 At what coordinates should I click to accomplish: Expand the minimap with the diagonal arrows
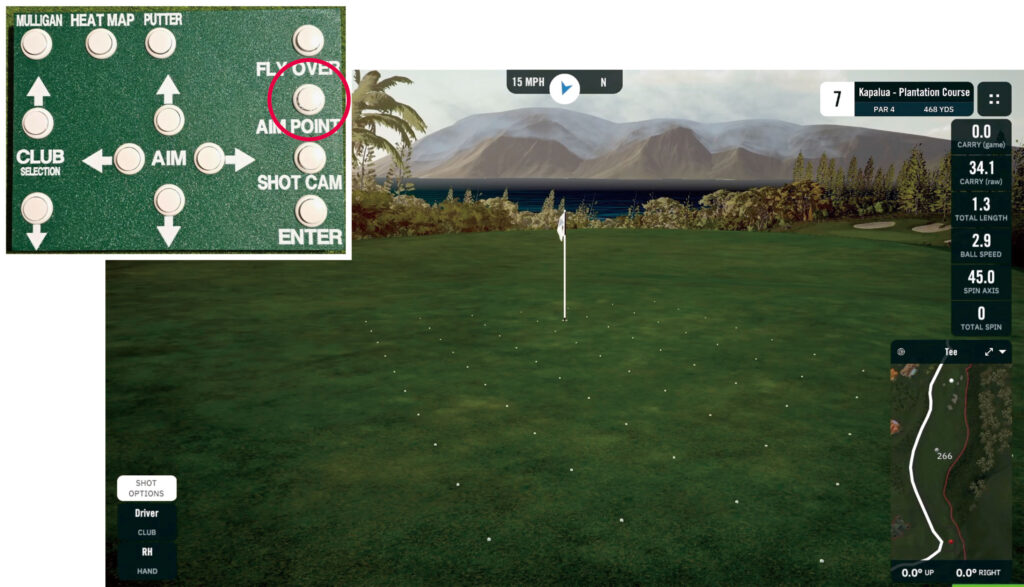coord(989,352)
